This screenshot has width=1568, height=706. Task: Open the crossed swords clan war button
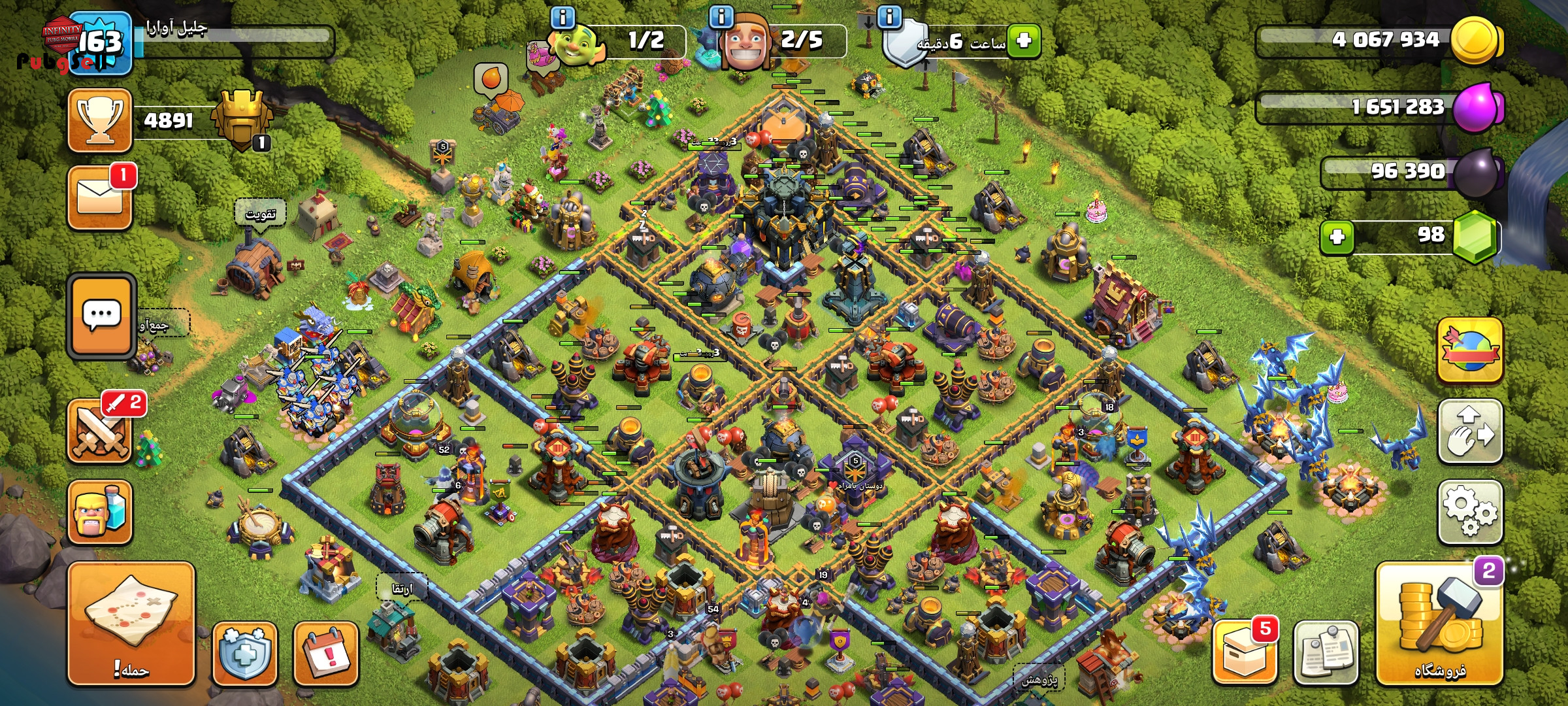(x=100, y=431)
